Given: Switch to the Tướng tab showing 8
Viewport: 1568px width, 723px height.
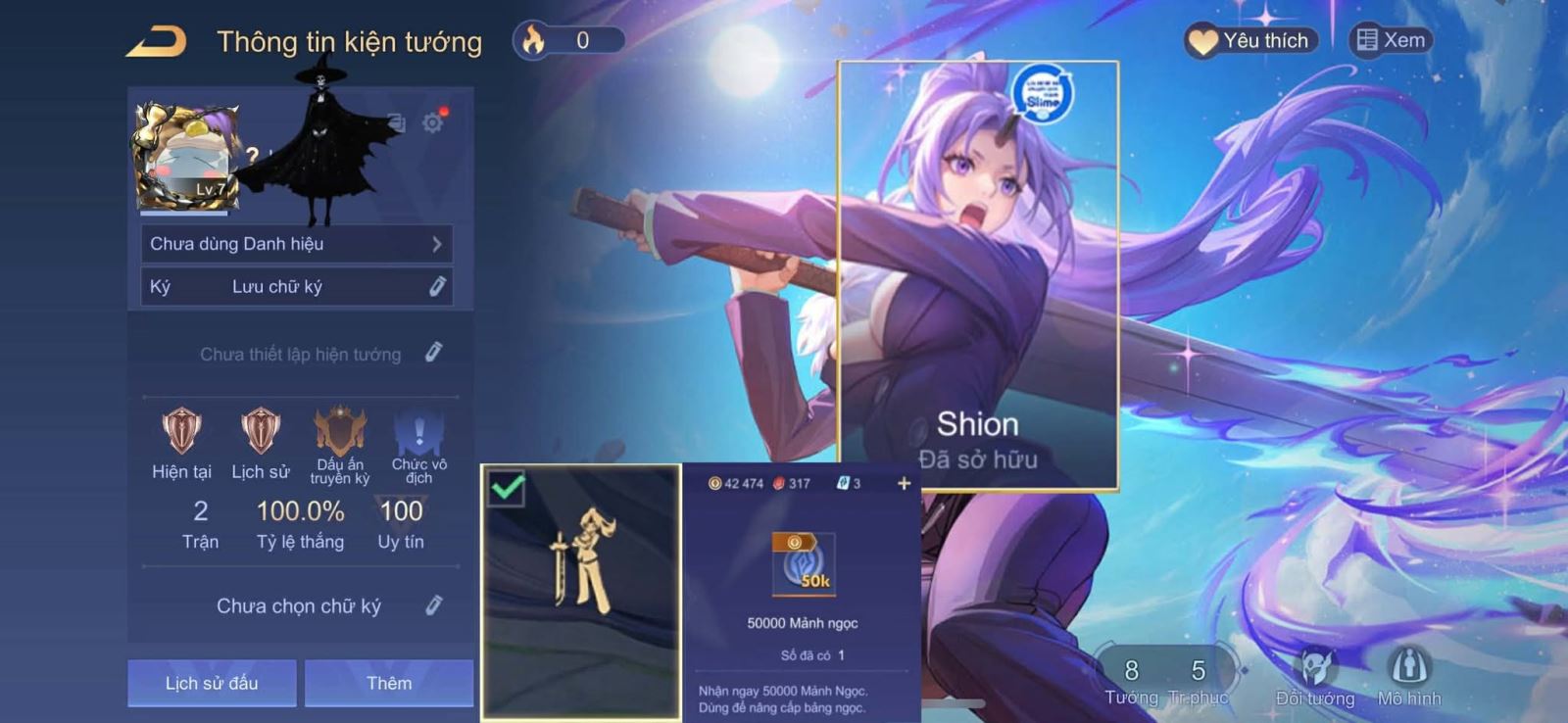Looking at the screenshot, I should pos(1134,678).
